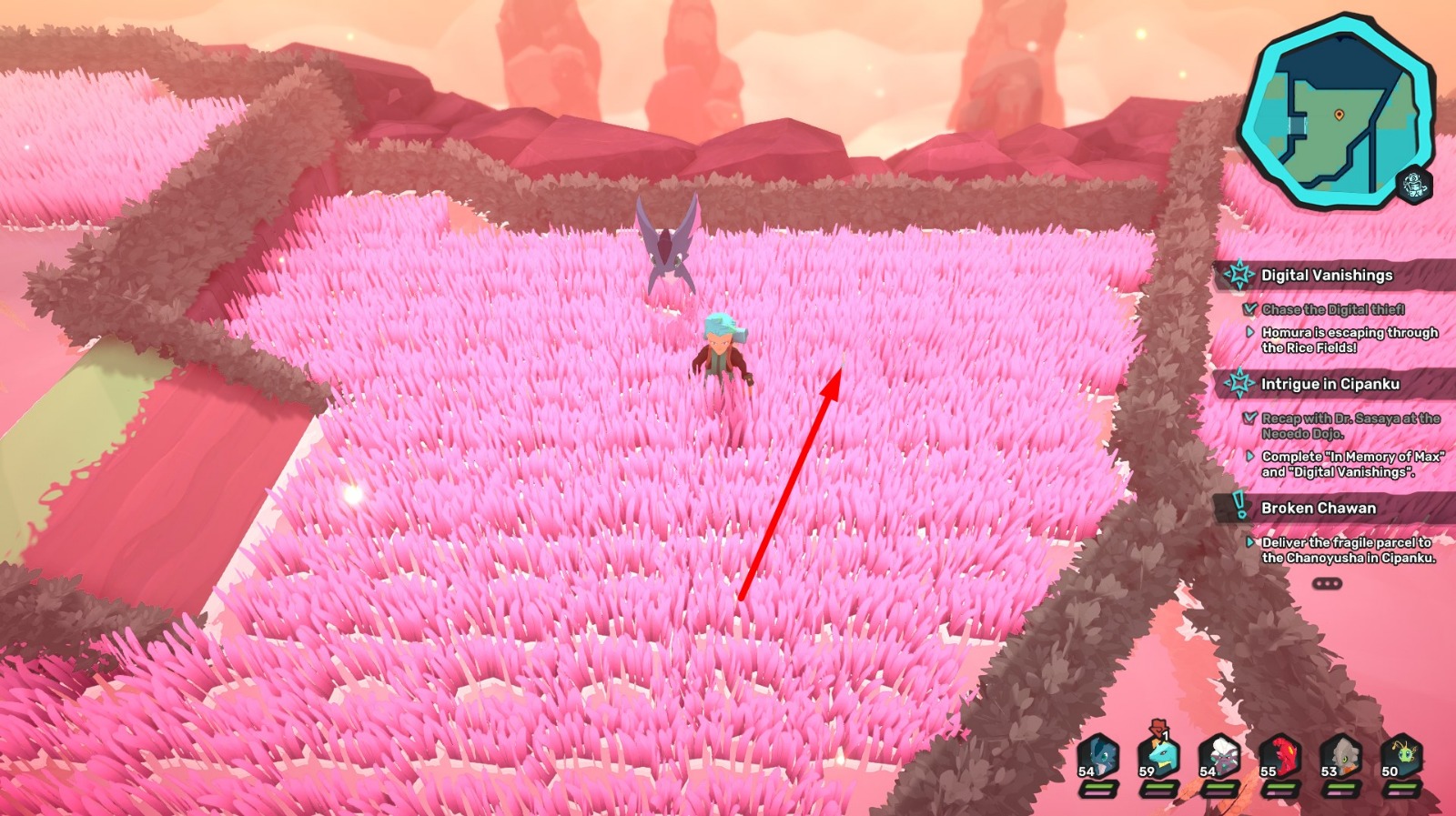Click the level 59 Temtem wearing a hat
Image resolution: width=1456 pixels, height=816 pixels.
[x=1159, y=755]
